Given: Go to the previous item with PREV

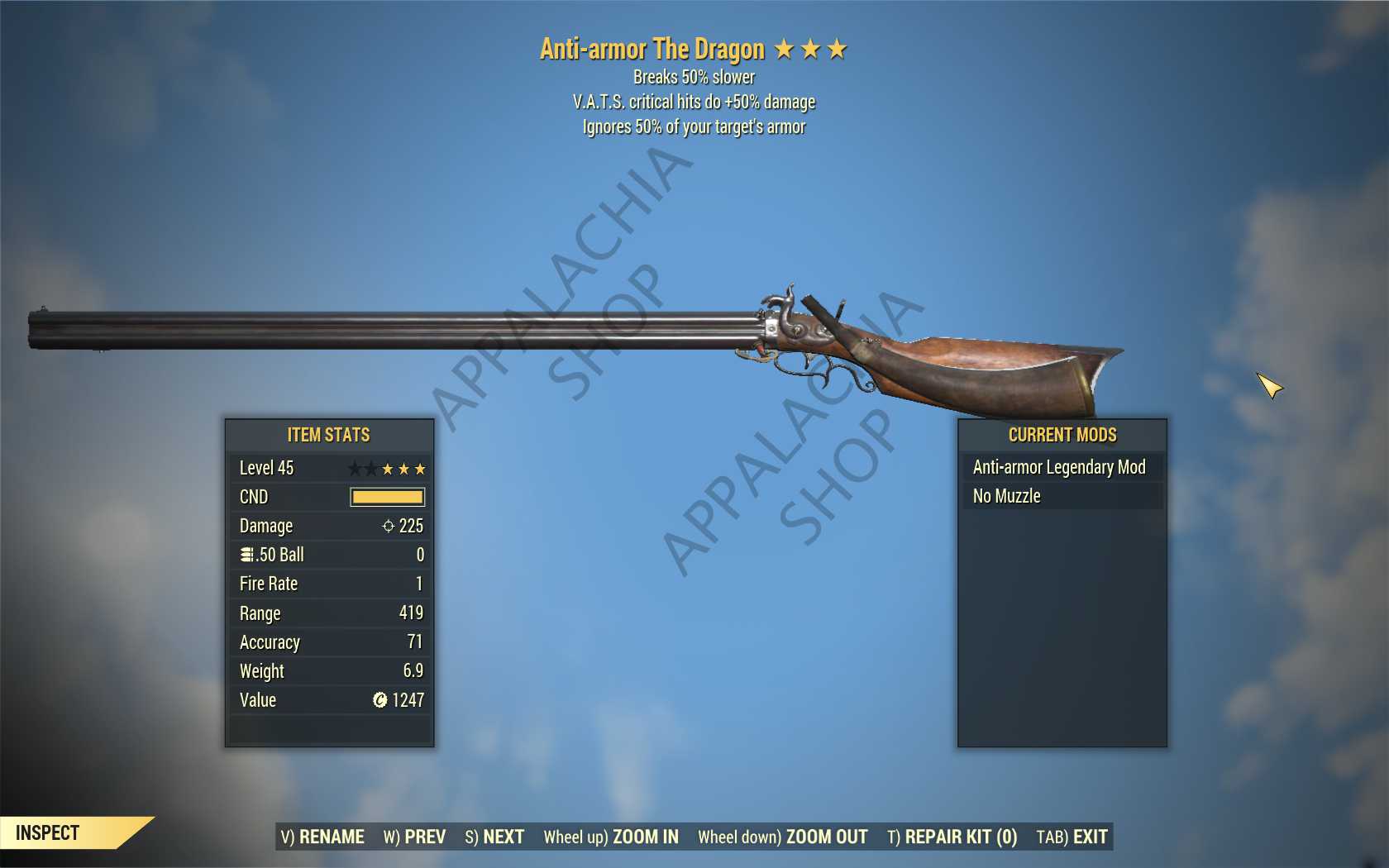Looking at the screenshot, I should 414,837.
